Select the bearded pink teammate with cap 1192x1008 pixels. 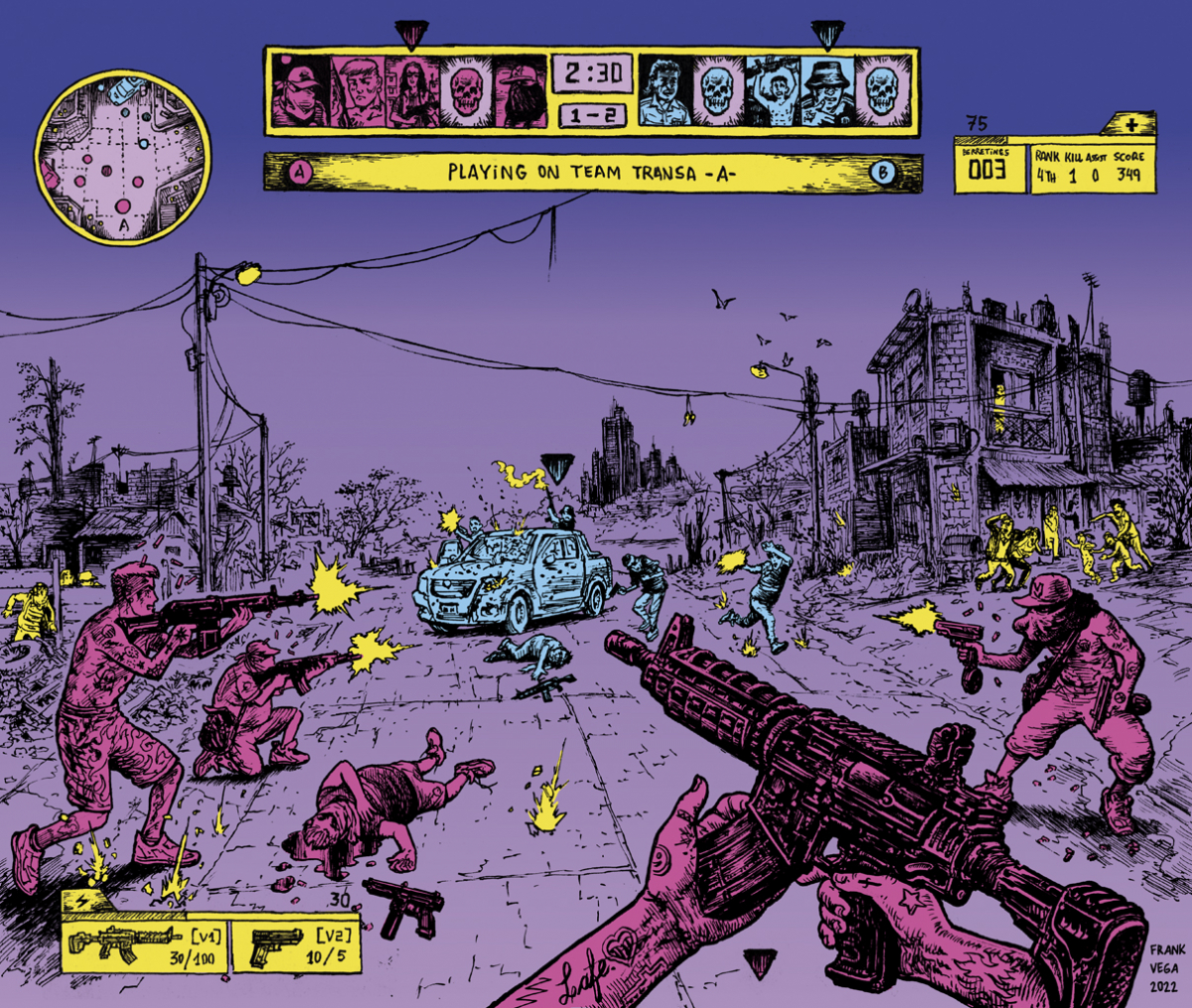click(520, 91)
